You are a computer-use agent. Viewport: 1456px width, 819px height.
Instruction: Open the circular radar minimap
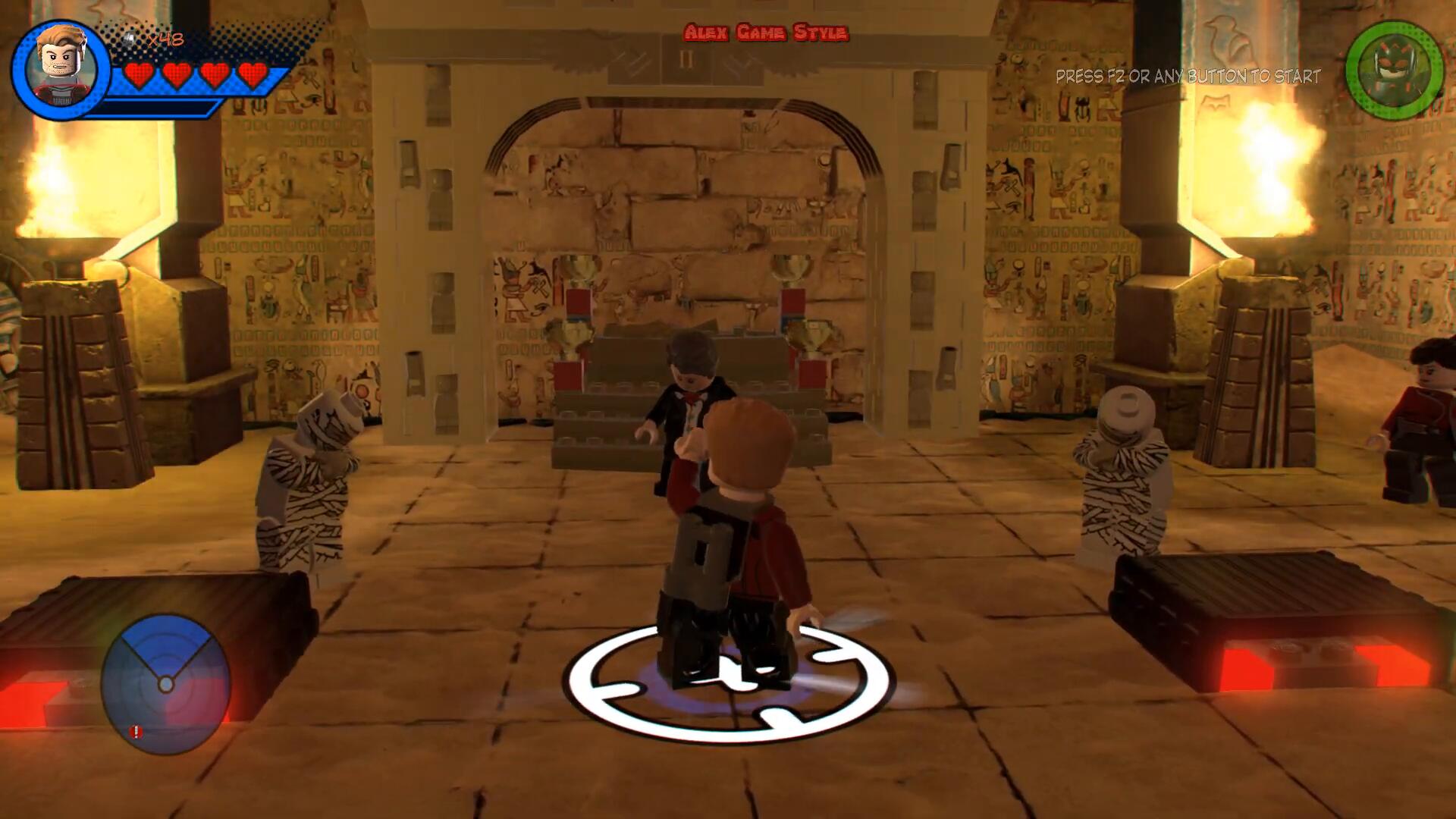[x=166, y=684]
